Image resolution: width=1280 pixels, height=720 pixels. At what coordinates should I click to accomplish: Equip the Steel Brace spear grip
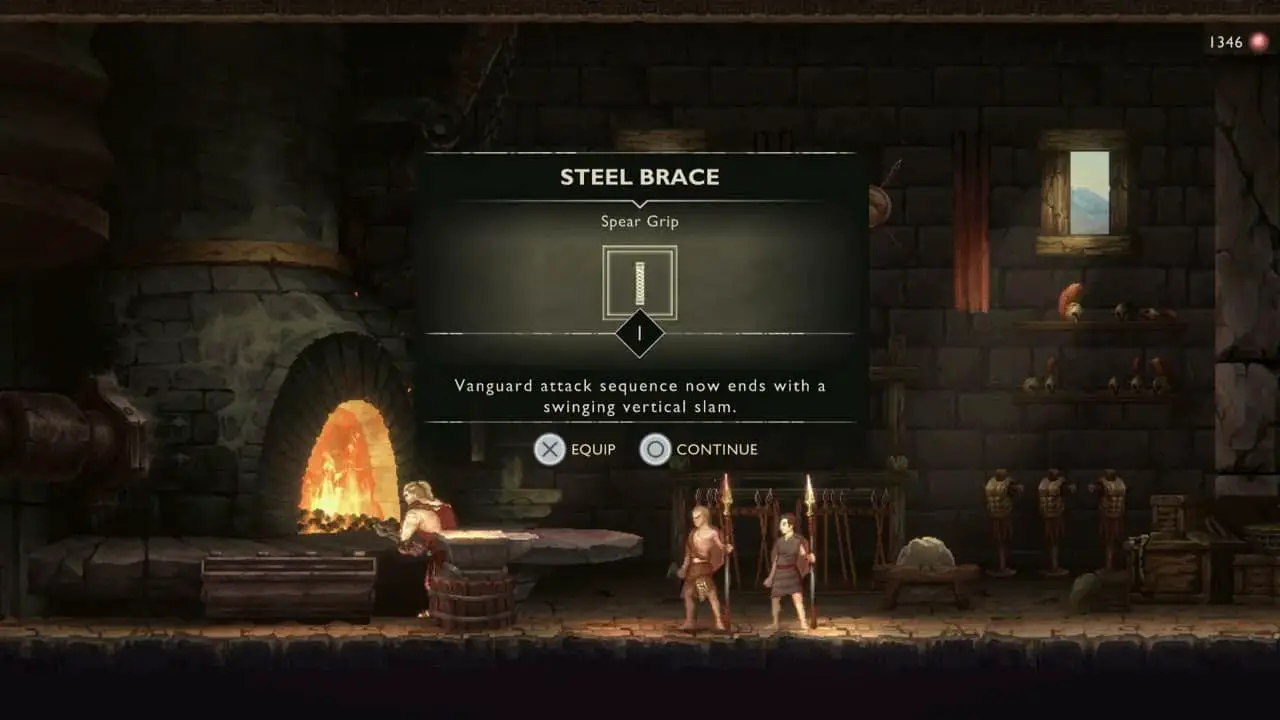575,450
